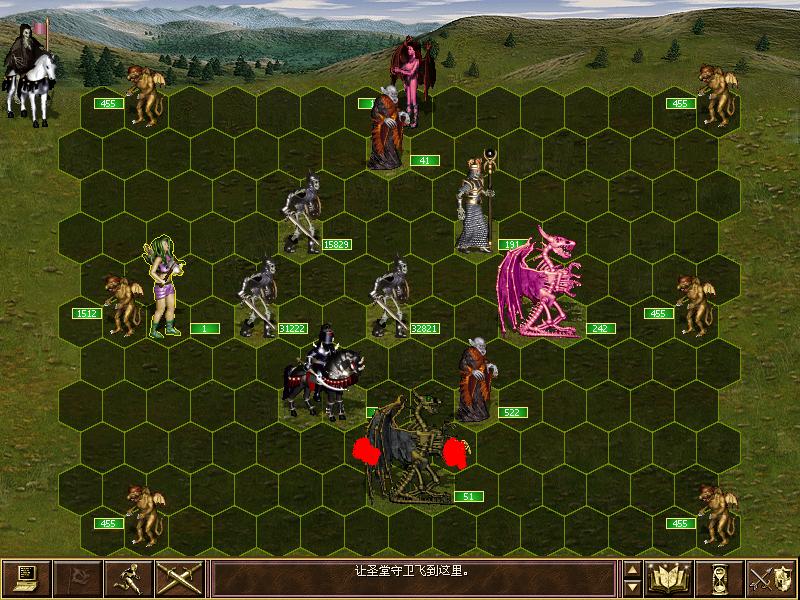Open the combat options computer icon

(x=26, y=577)
